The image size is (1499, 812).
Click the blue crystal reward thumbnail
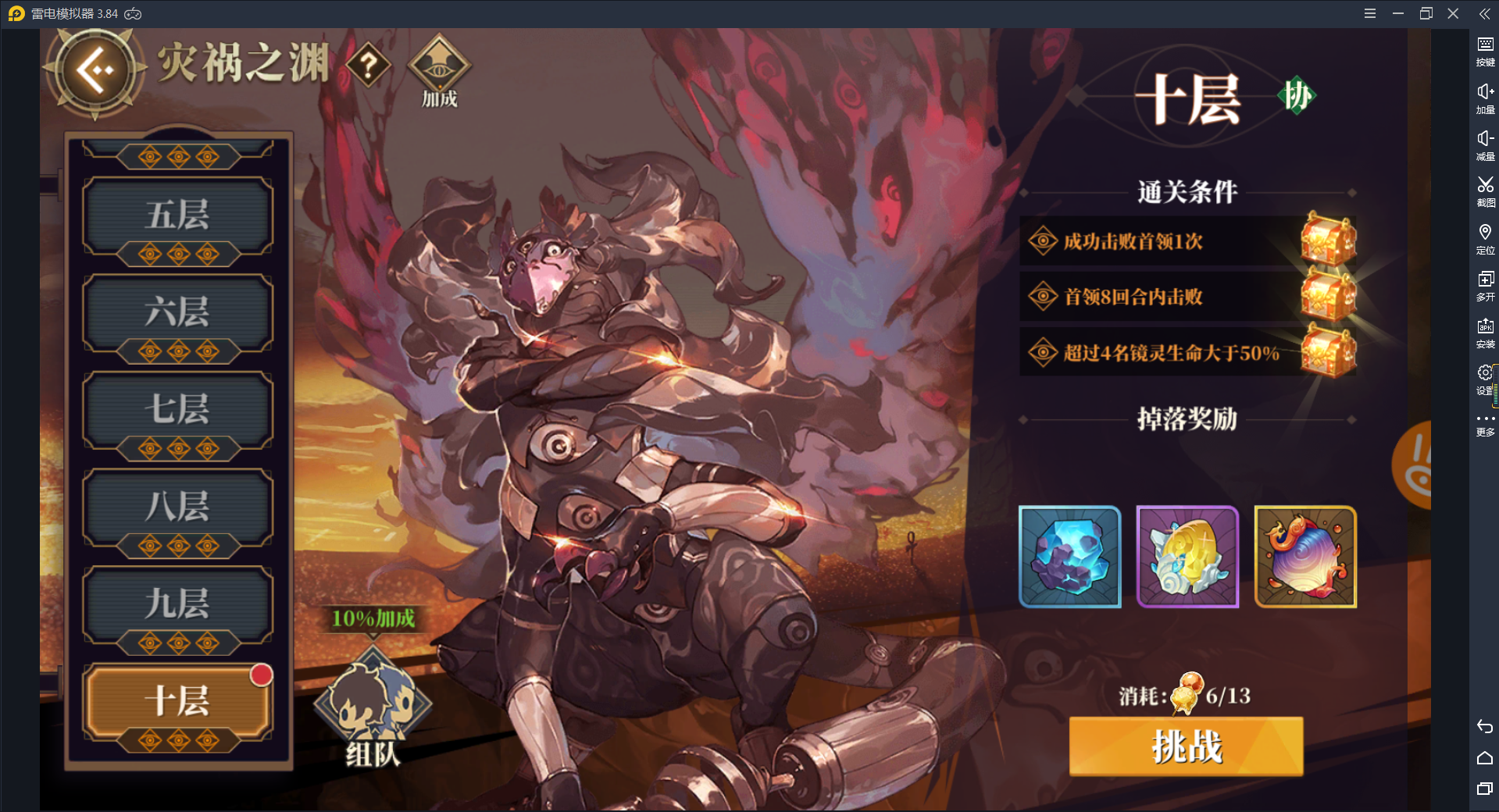[x=1069, y=557]
